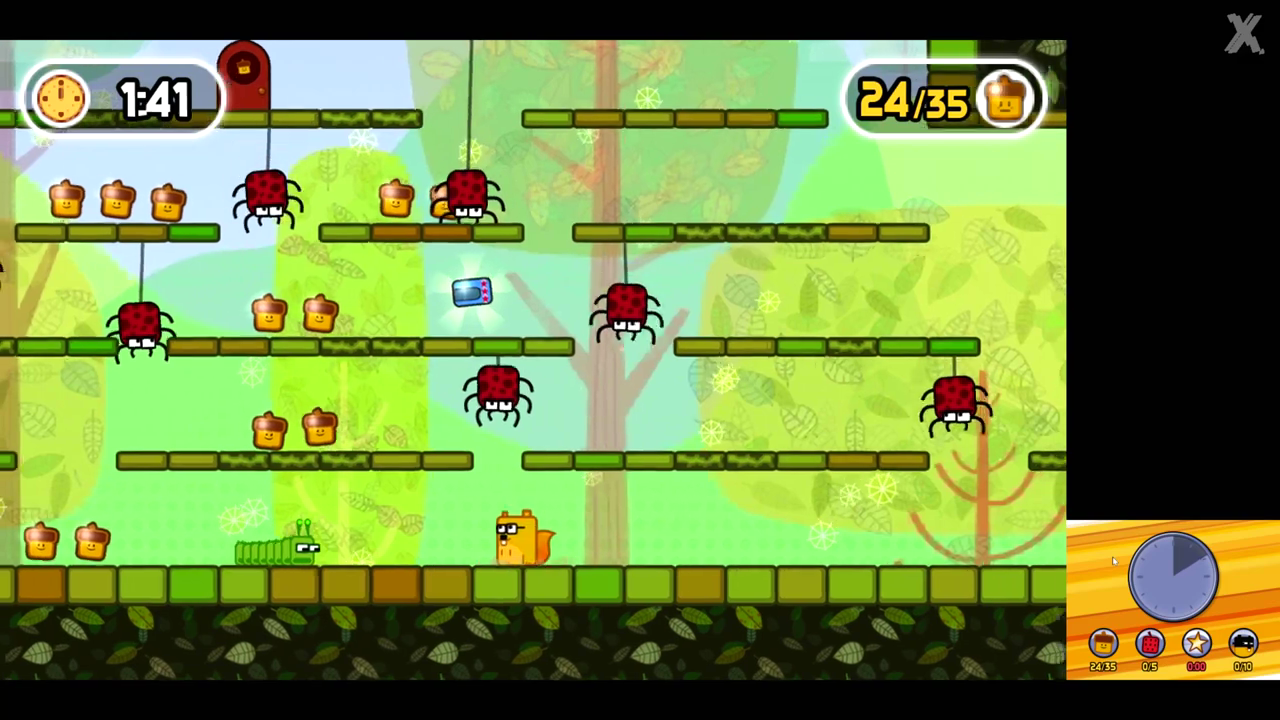The height and width of the screenshot is (720, 1280).
Task: Click the acorn stat icon labeled 24/35
Action: [1102, 643]
